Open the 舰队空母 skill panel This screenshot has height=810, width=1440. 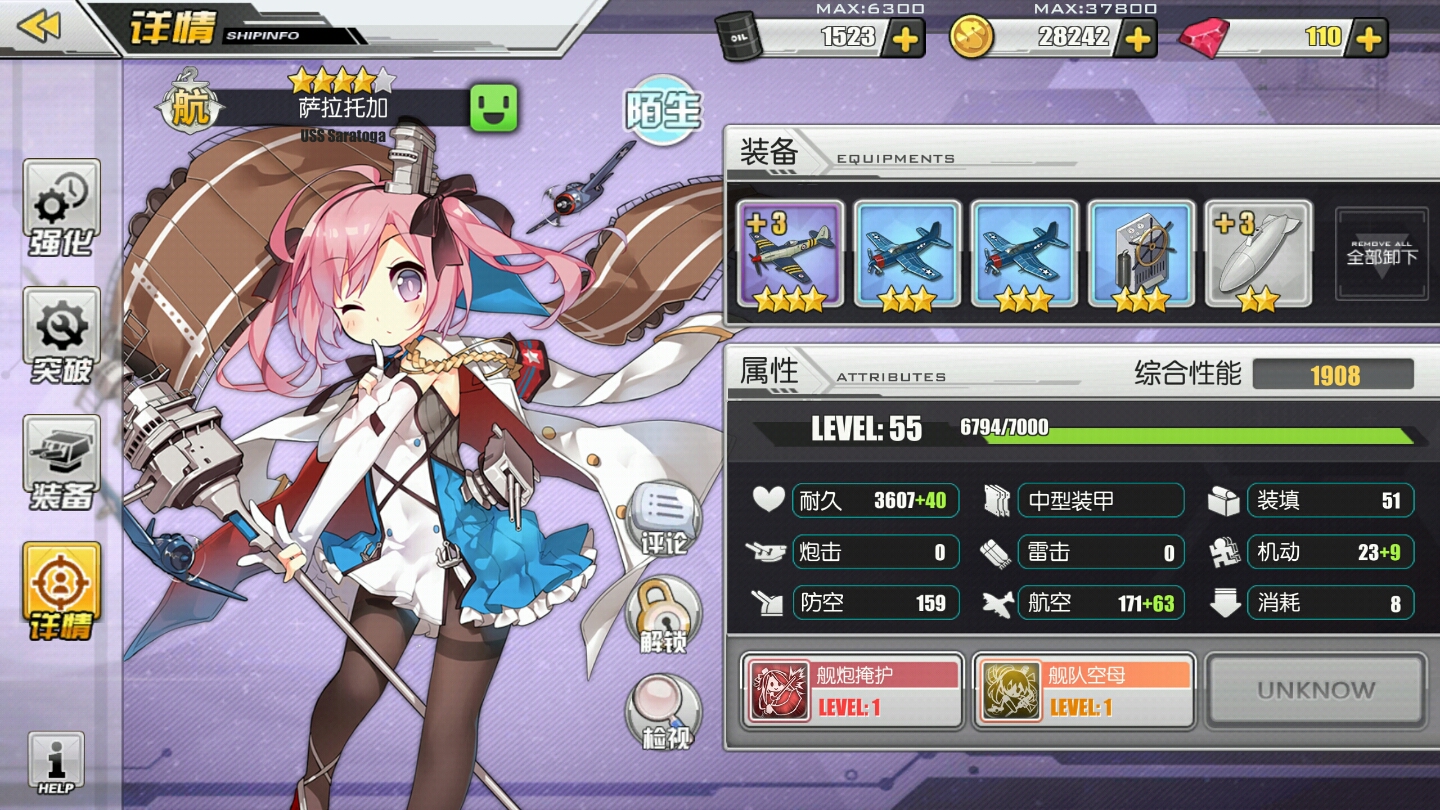click(x=1084, y=691)
